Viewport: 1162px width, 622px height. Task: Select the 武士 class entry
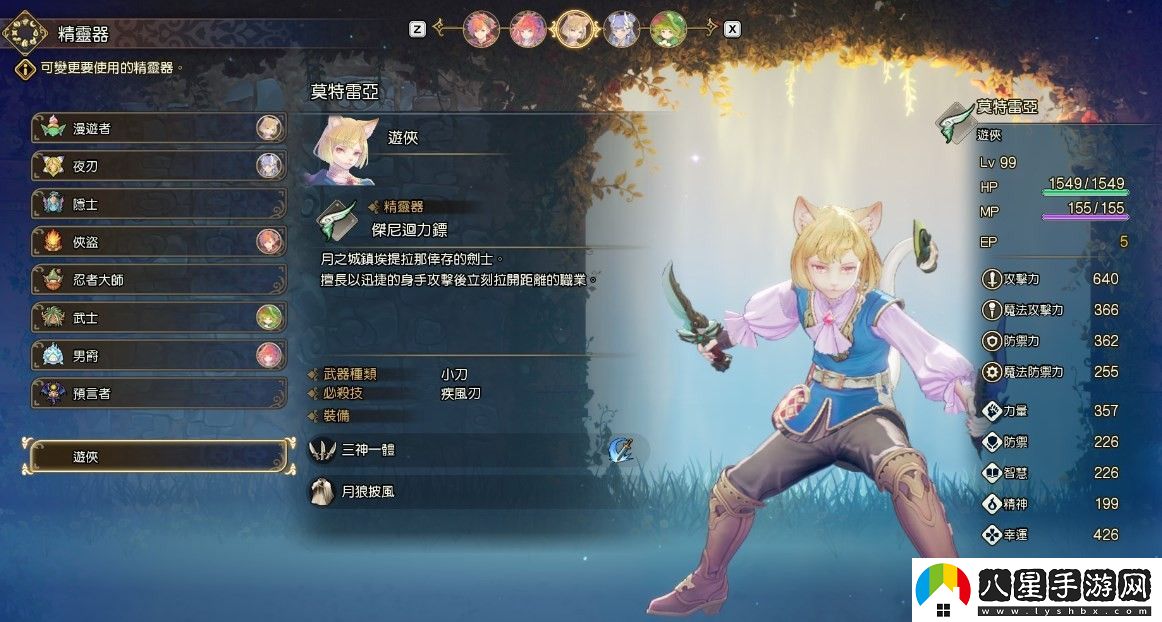click(x=158, y=318)
